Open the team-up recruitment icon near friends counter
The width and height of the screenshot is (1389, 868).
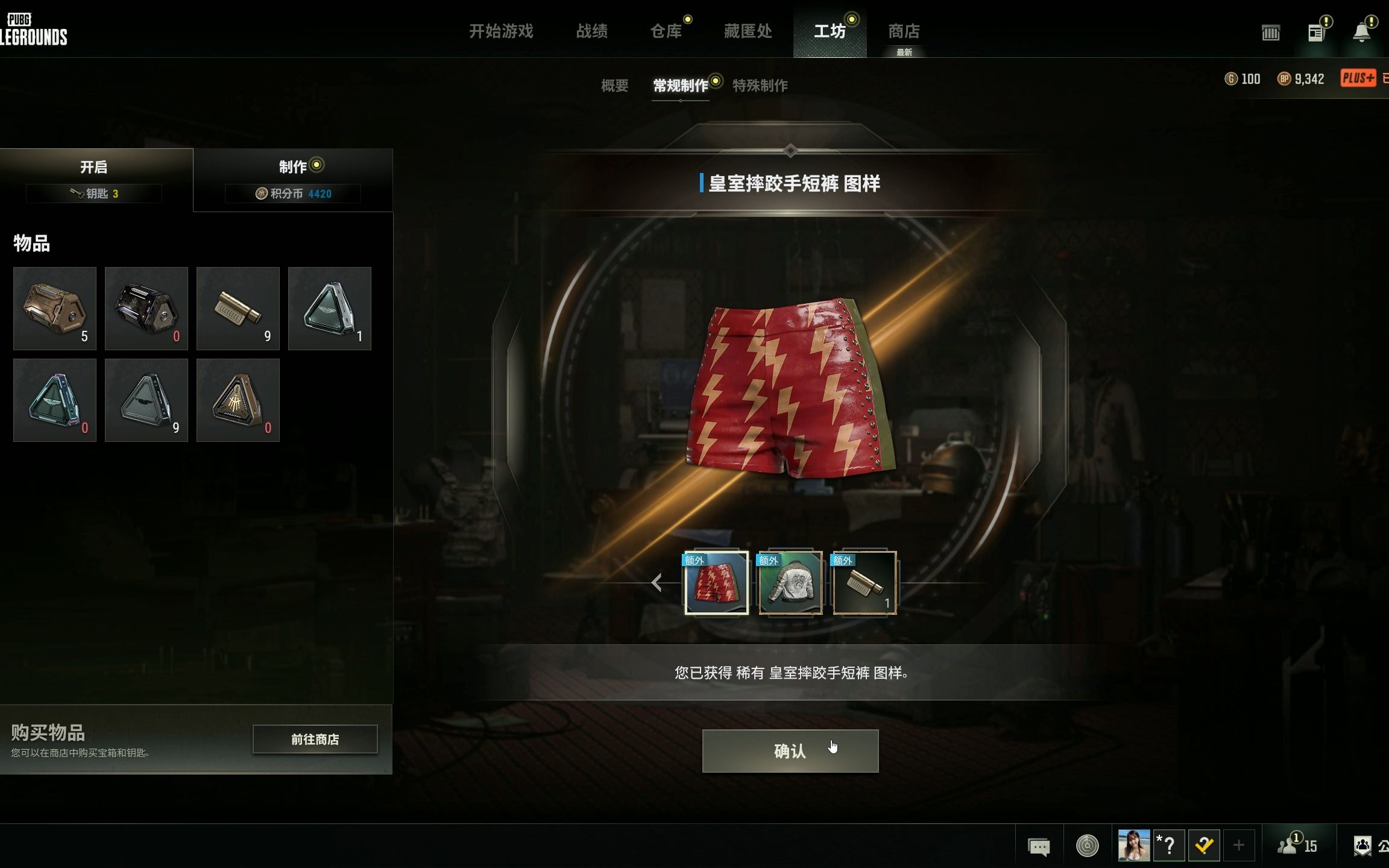coord(1363,846)
